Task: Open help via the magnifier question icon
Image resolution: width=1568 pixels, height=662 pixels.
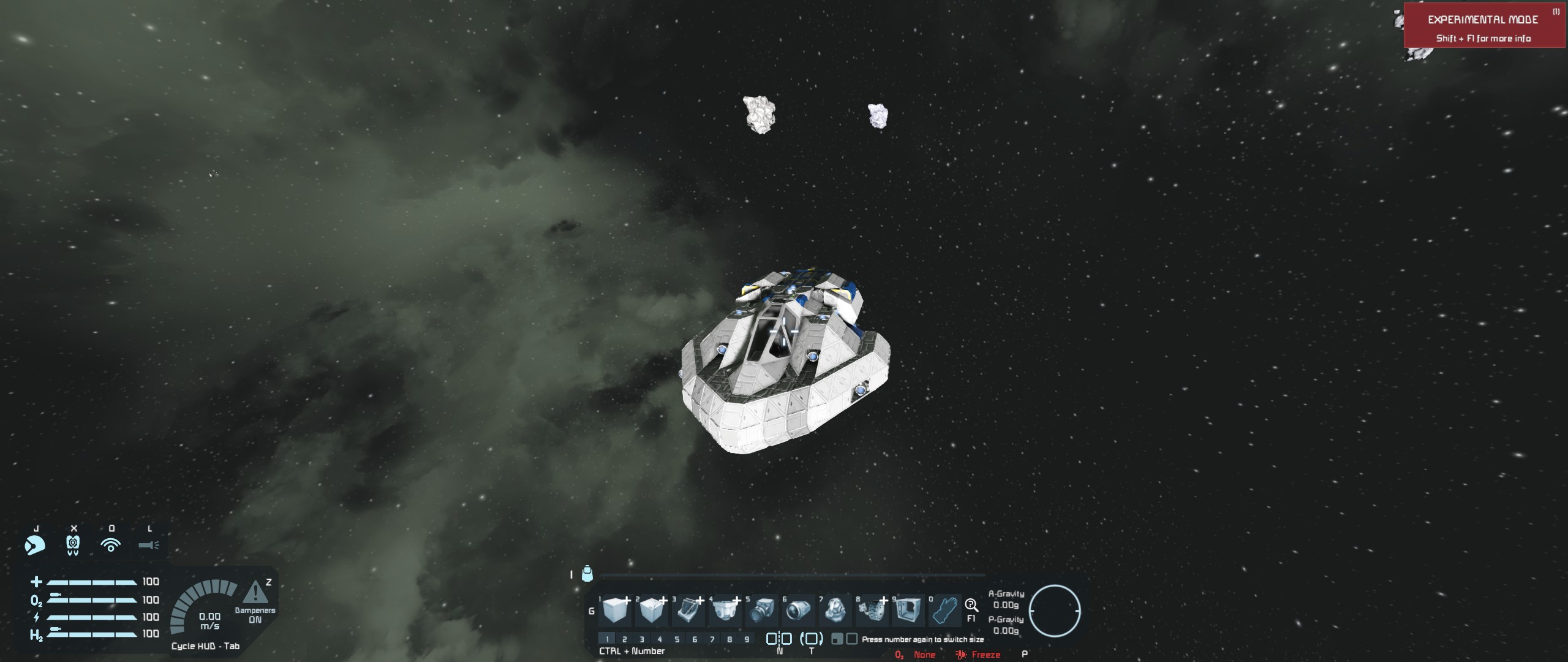Action: (x=971, y=606)
